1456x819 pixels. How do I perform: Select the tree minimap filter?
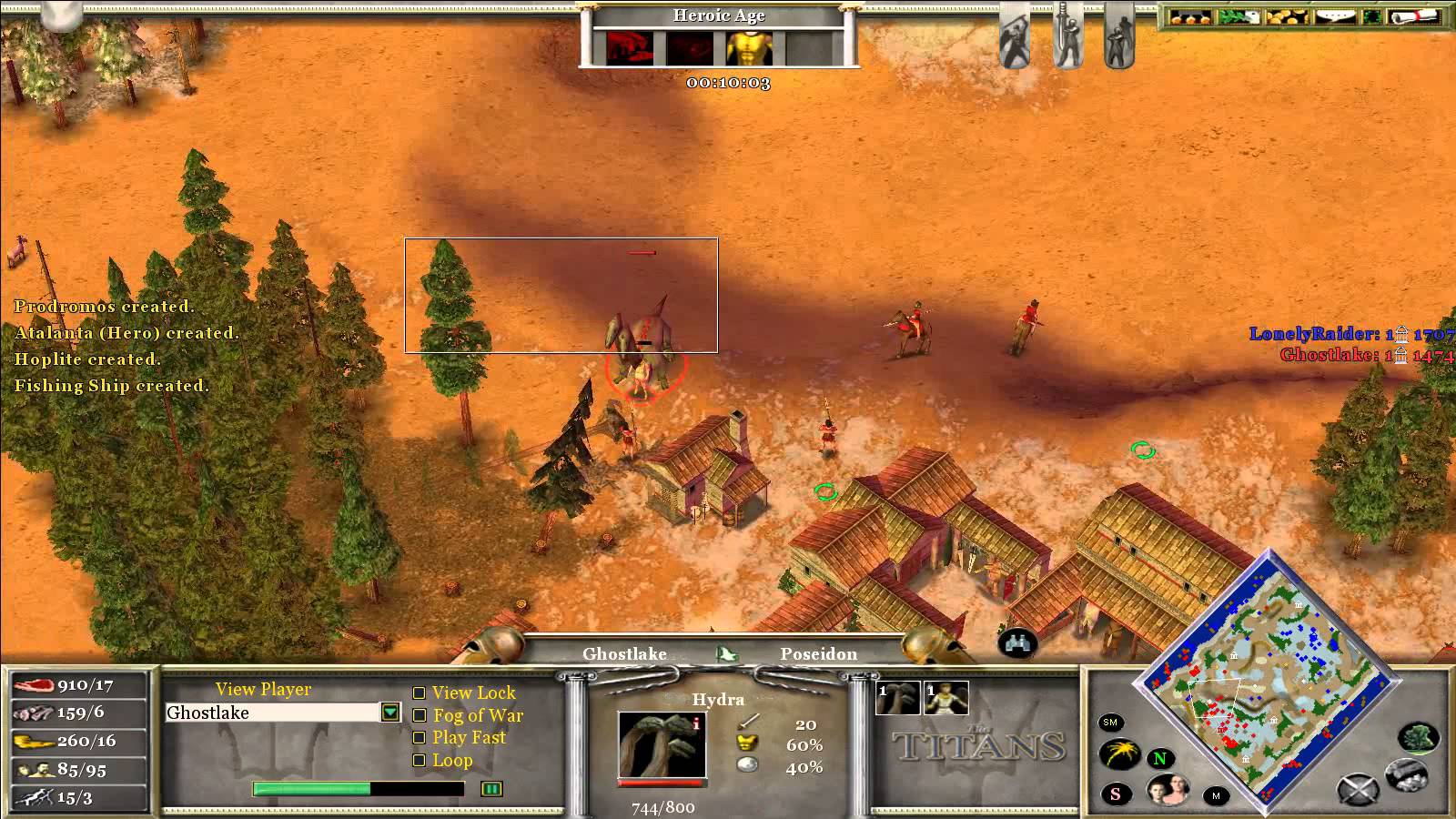[1418, 738]
